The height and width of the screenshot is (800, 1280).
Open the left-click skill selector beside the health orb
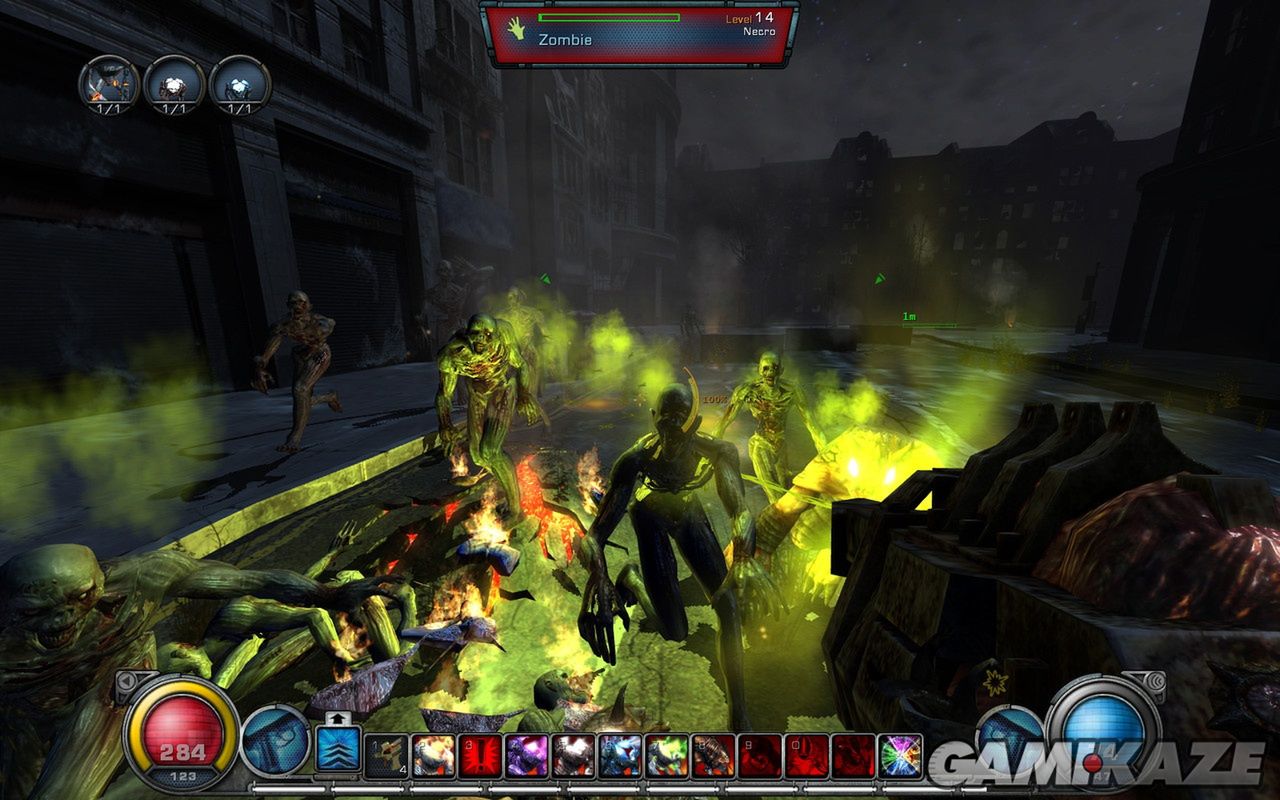tap(274, 741)
